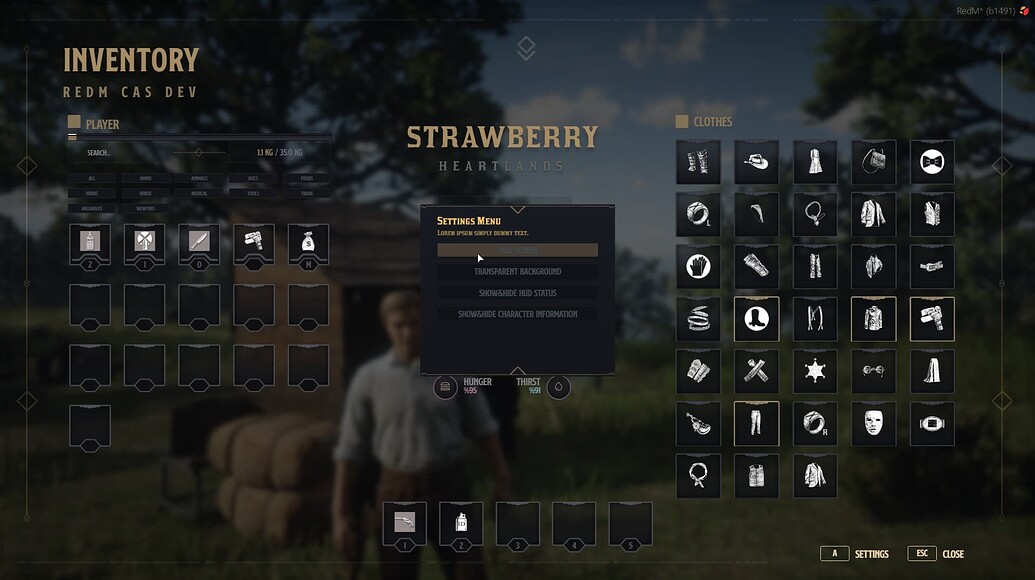The image size is (1035, 580).
Task: Filter inventory by Ammo category
Action: coord(147,178)
